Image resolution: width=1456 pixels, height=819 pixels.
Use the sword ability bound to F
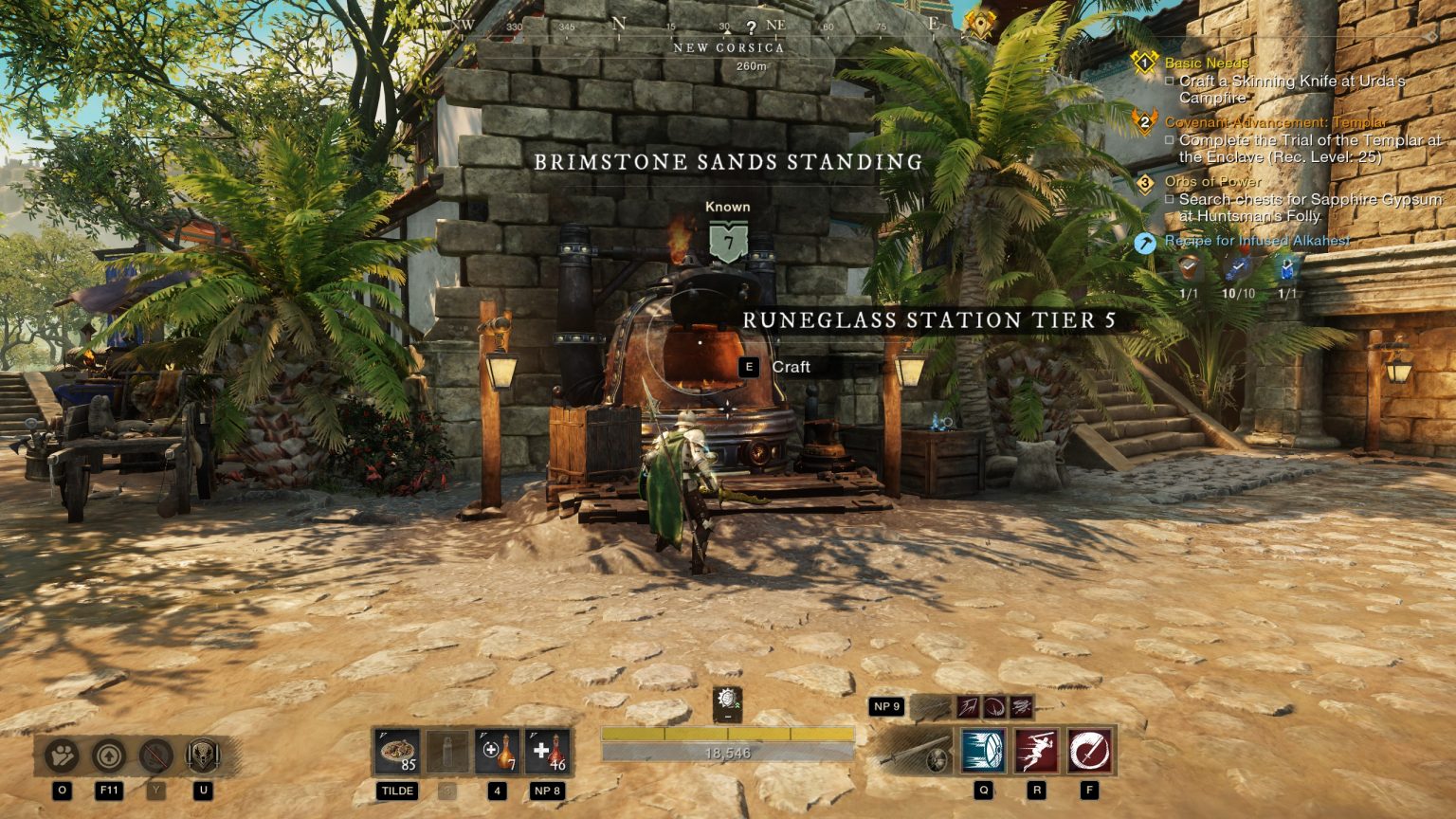1088,752
